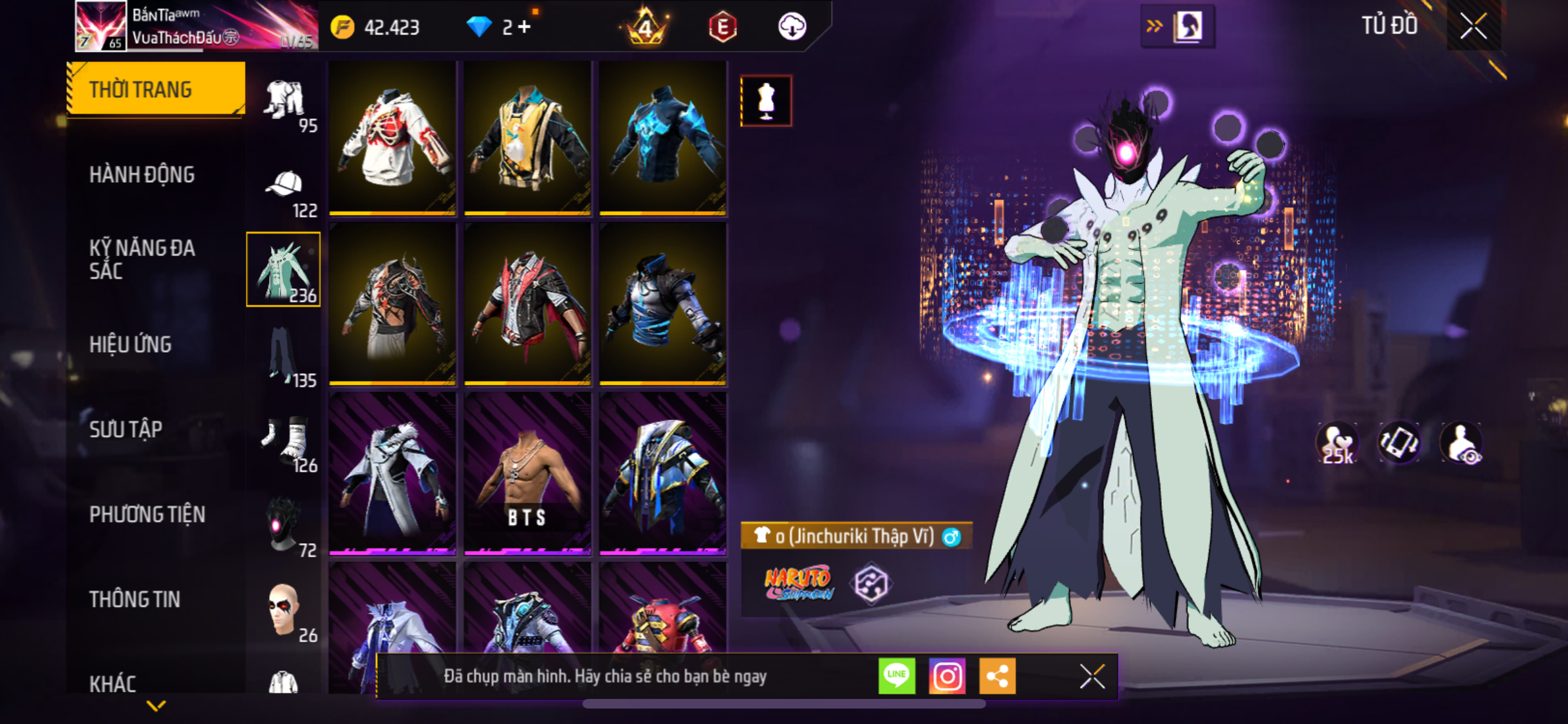
Task: Add diamonds with the plus button
Action: point(525,27)
